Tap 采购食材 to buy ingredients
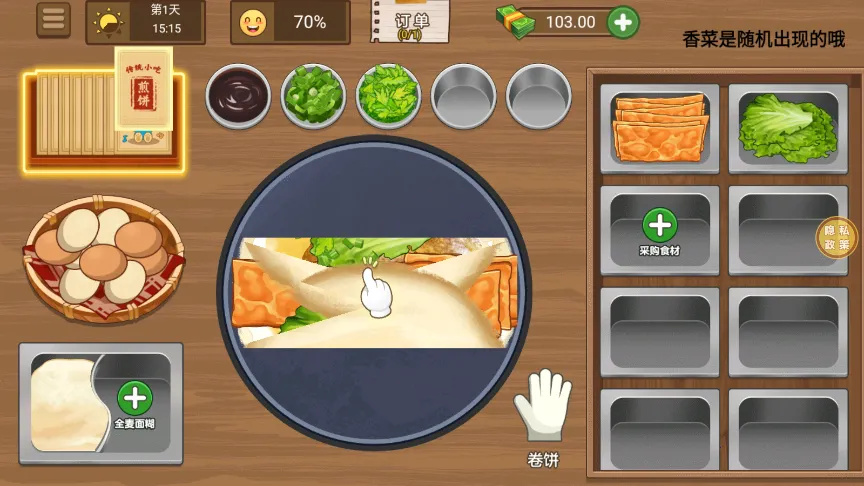864x486 pixels. point(660,231)
